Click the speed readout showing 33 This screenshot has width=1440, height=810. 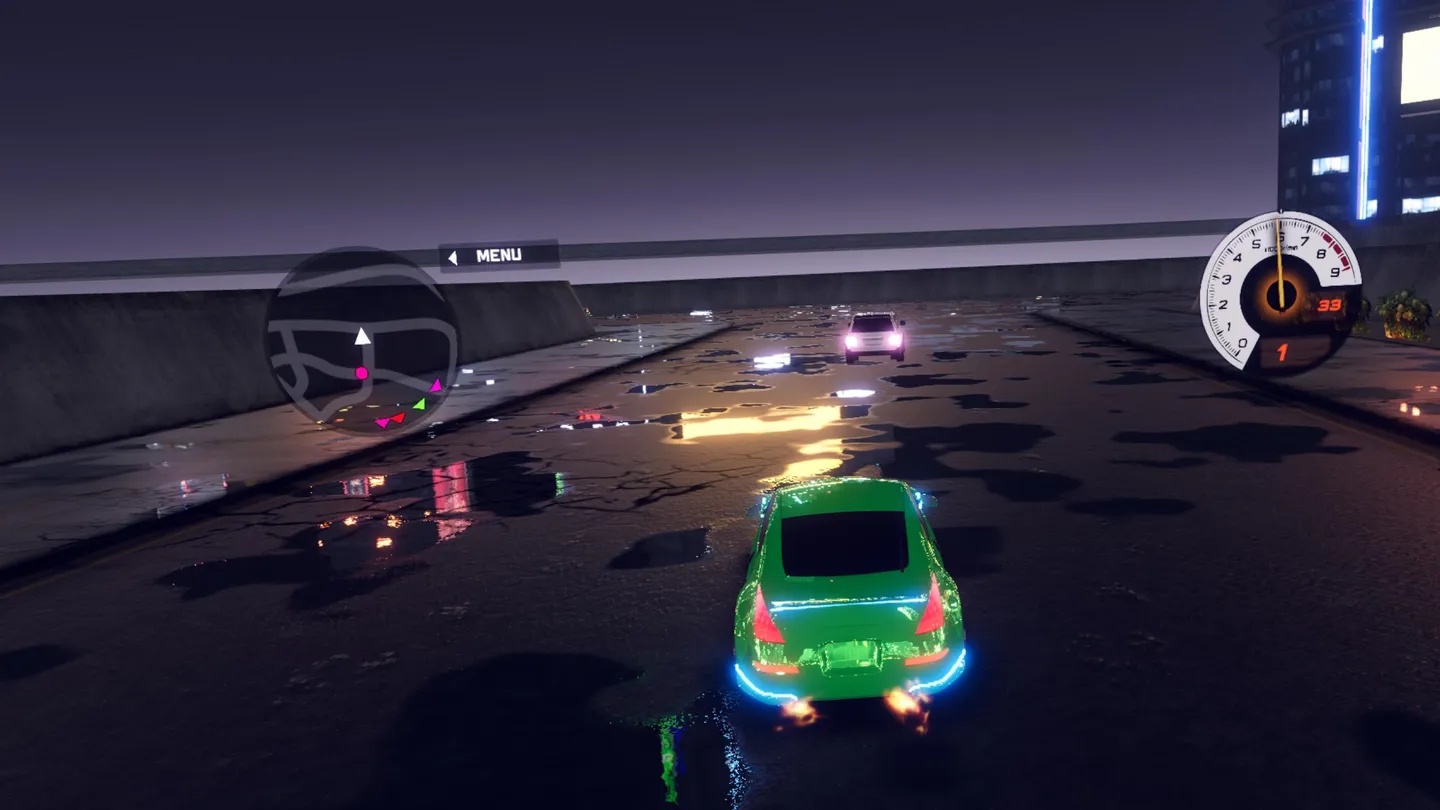coord(1329,304)
